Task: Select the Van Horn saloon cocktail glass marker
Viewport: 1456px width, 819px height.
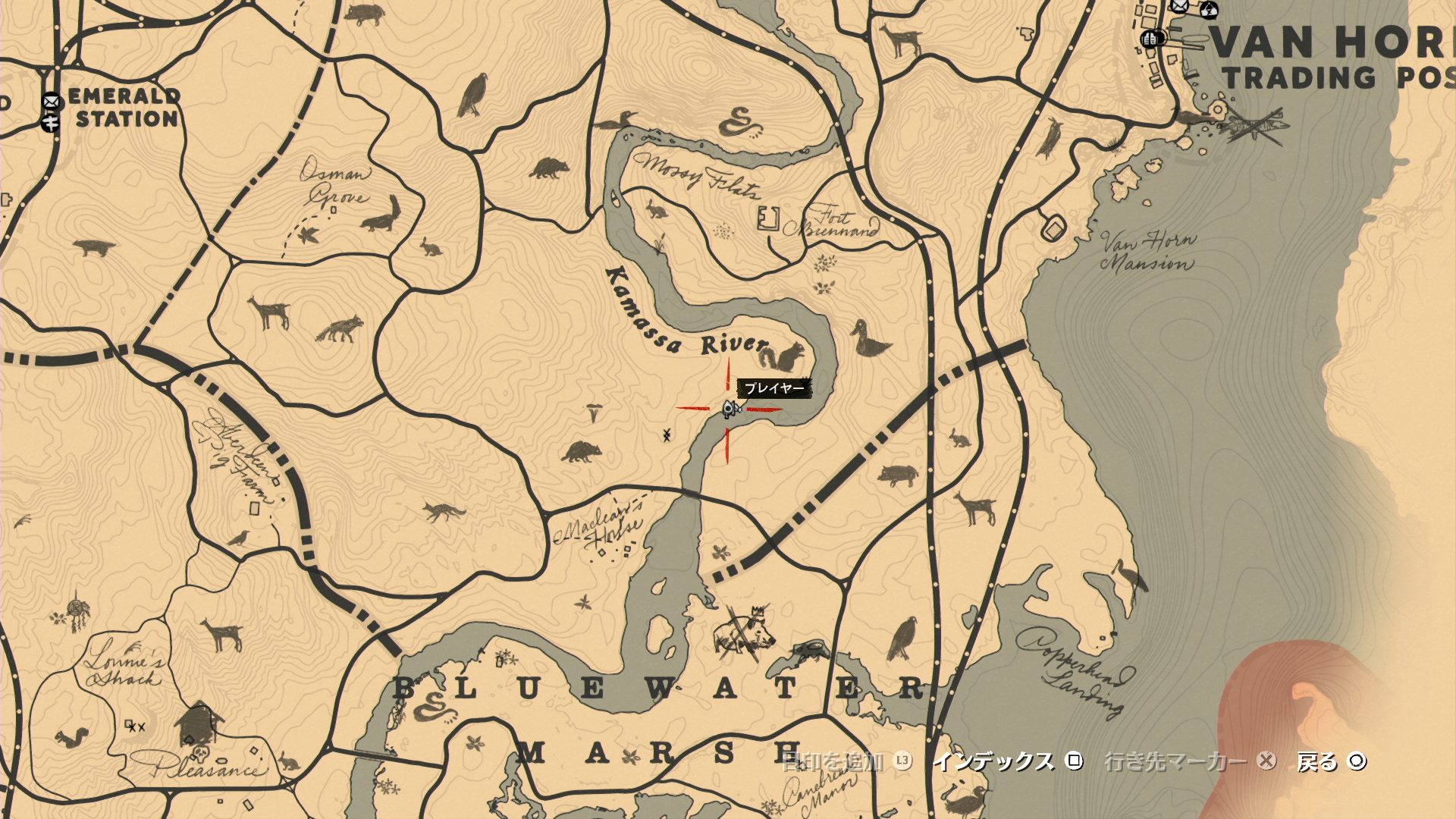Action: click(x=1210, y=10)
